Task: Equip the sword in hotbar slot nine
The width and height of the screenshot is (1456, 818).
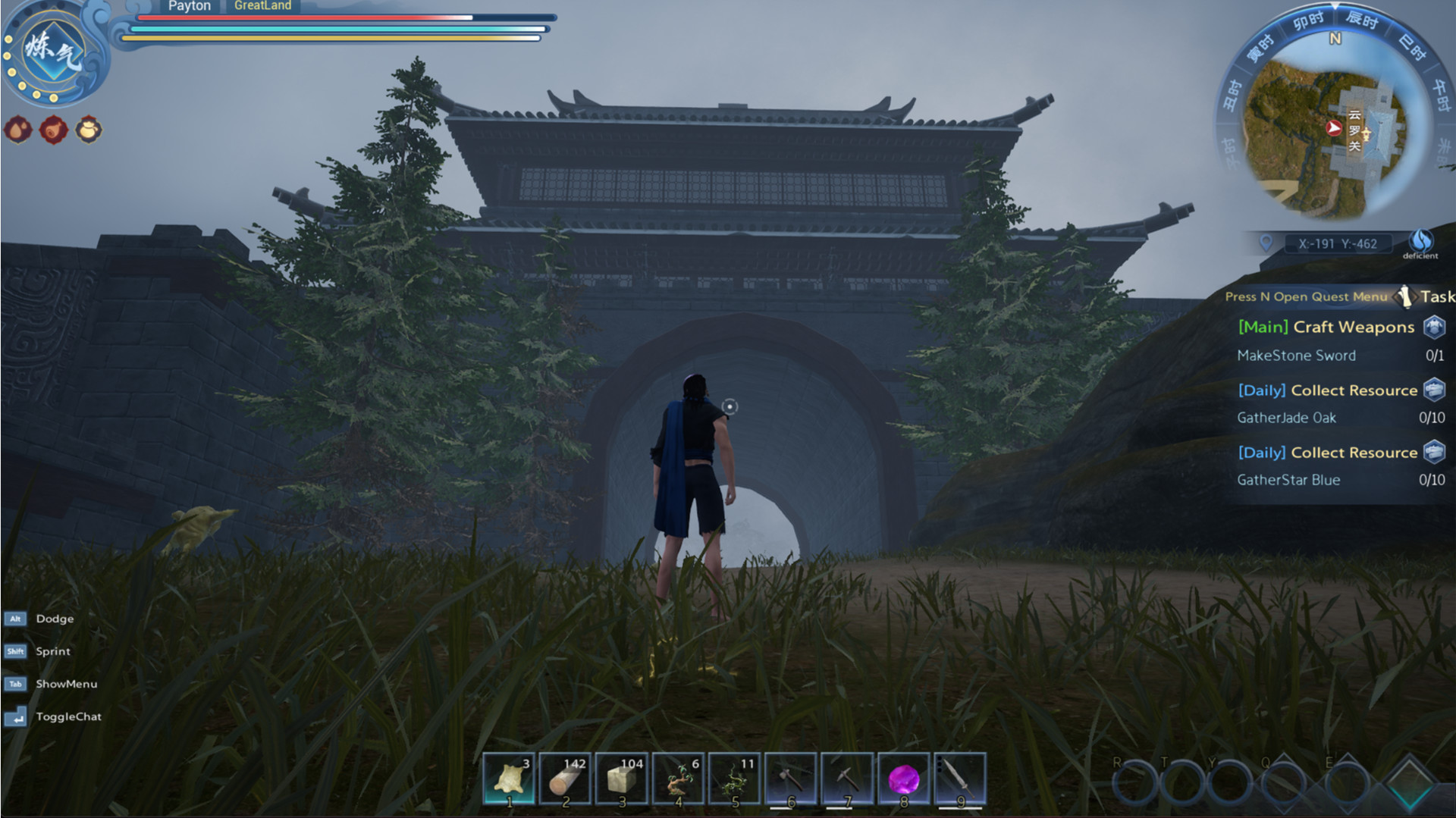Action: click(x=960, y=779)
